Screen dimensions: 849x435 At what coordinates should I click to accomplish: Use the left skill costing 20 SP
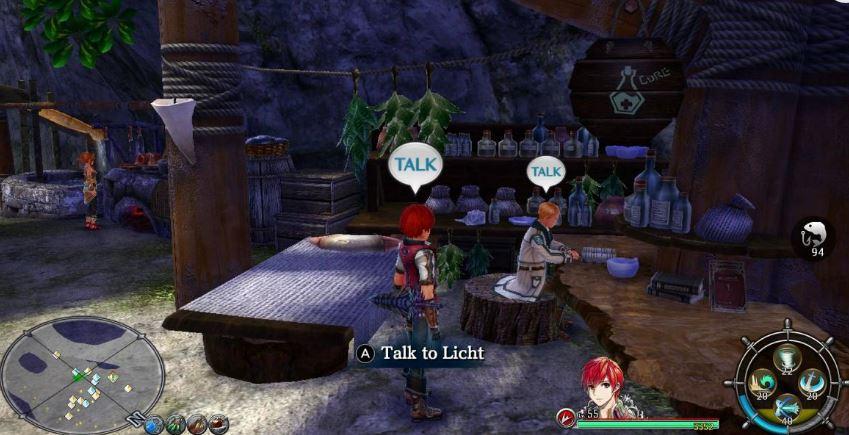(x=764, y=383)
